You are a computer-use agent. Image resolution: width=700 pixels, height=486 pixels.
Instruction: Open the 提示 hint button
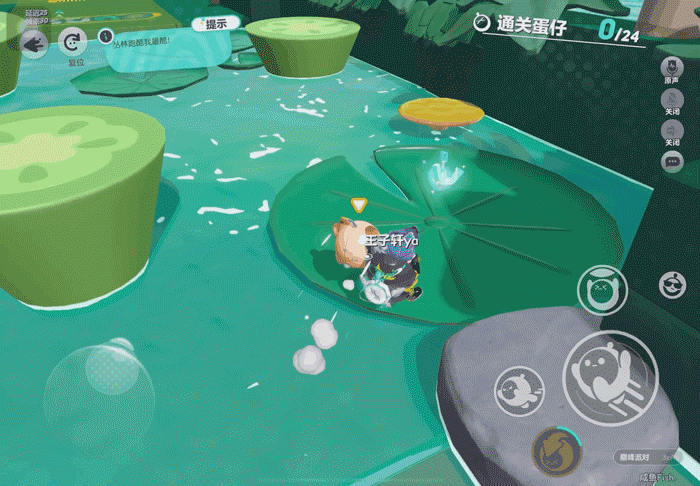tap(216, 24)
